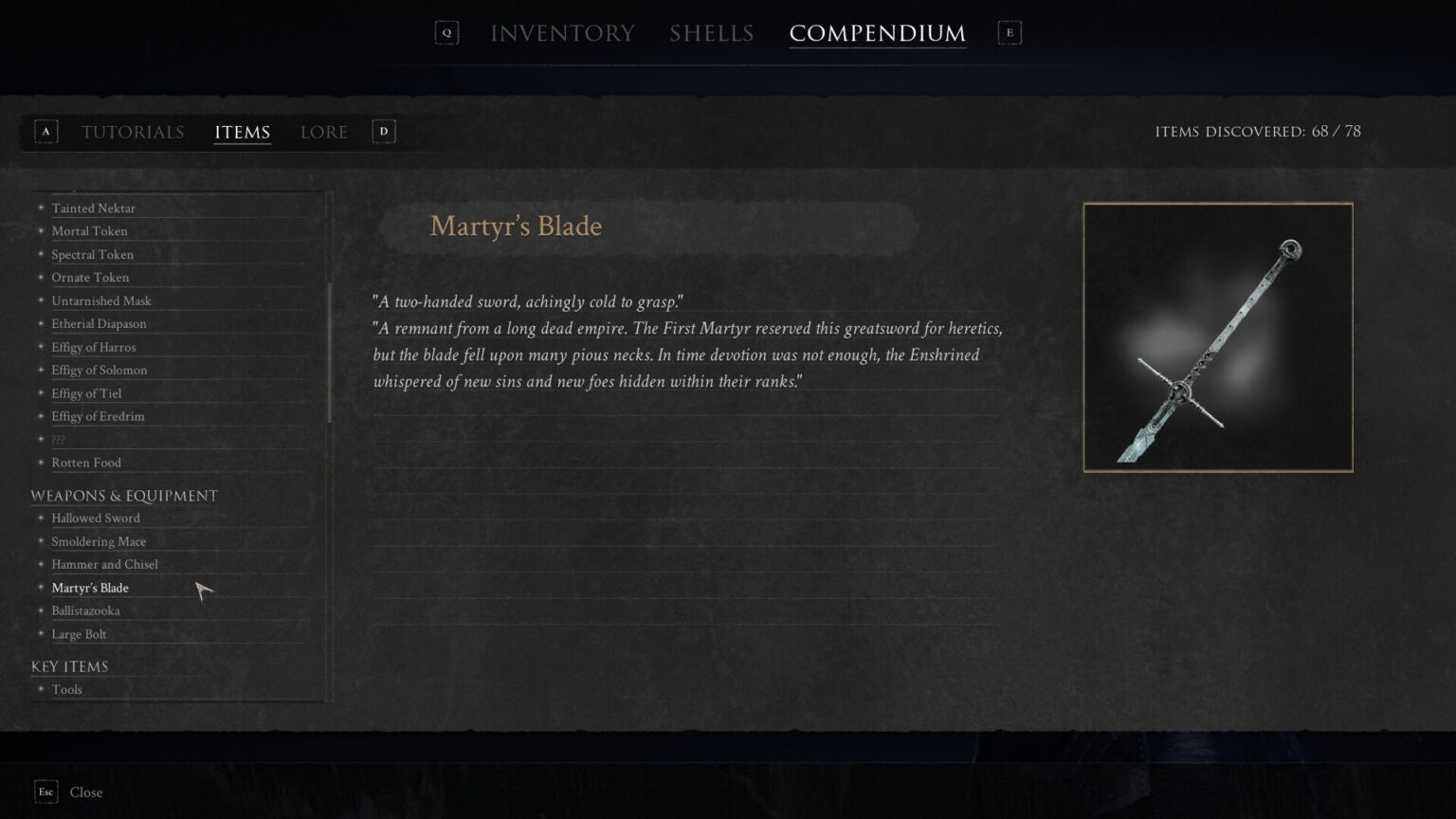Close the compendium screen
1456x819 pixels.
(x=85, y=792)
